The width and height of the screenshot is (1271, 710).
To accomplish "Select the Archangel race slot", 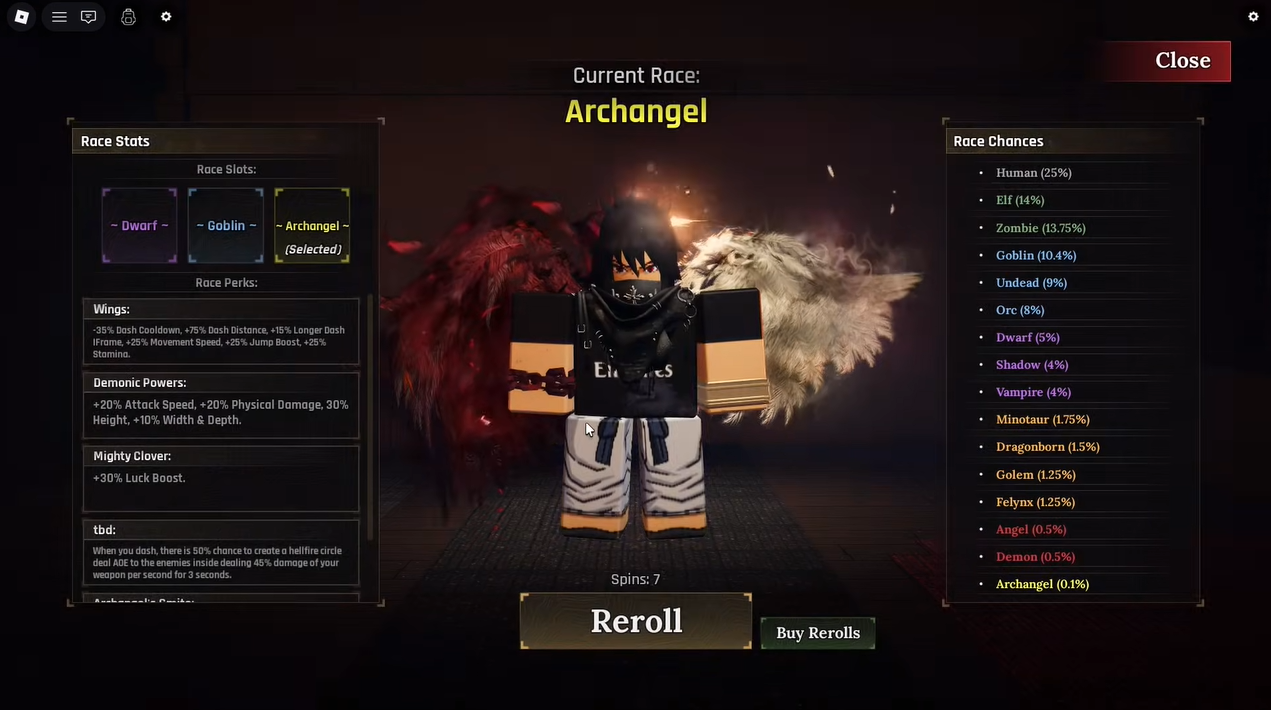I will tap(312, 226).
